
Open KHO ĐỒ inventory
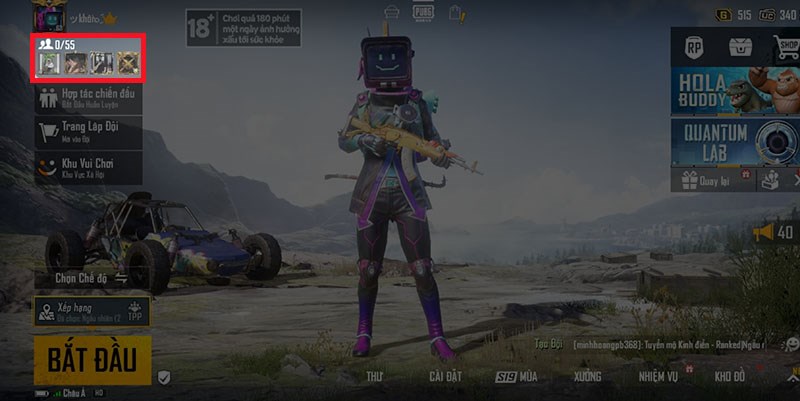(x=730, y=377)
